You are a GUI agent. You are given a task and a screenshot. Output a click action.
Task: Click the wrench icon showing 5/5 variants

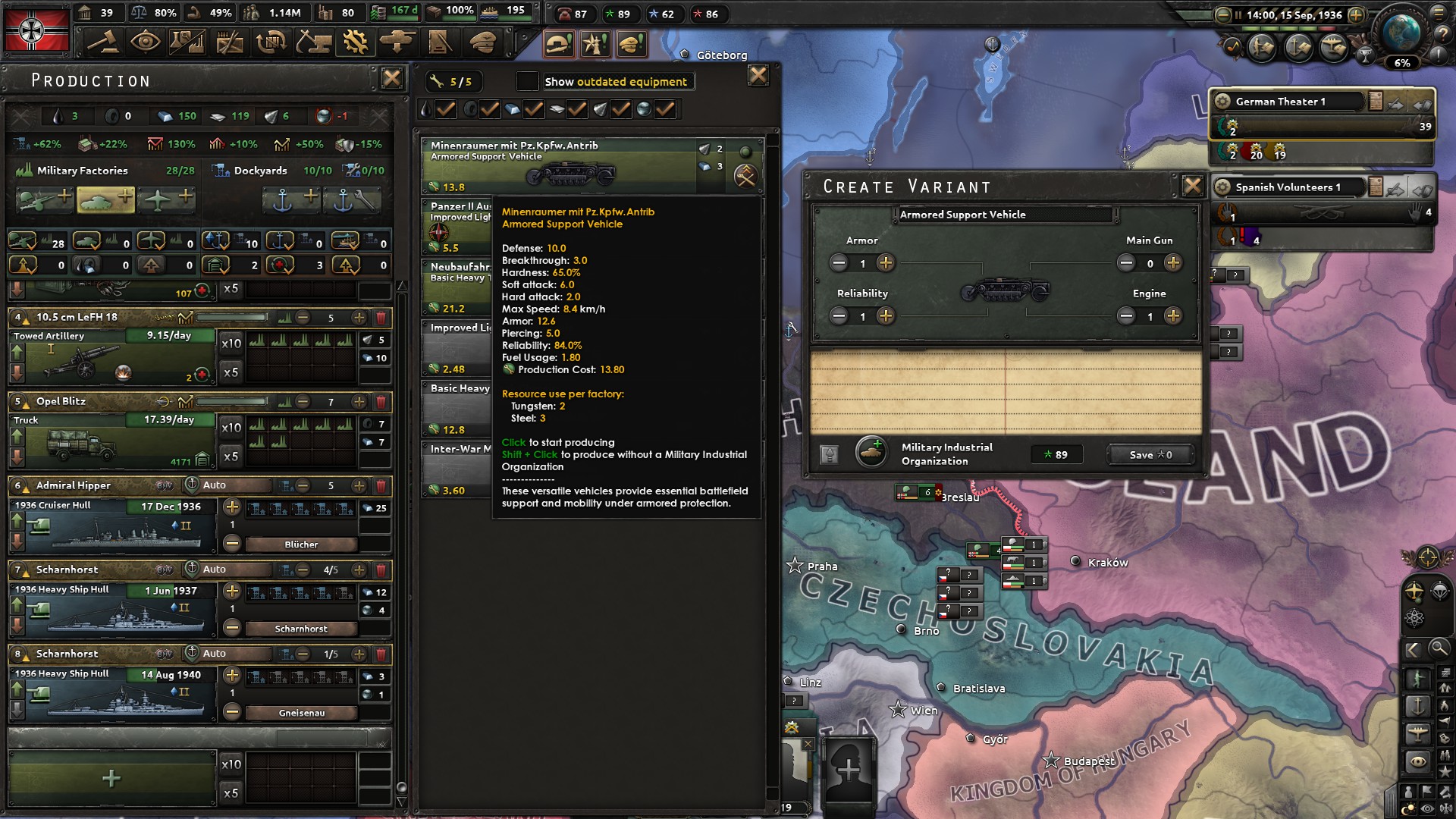coord(455,81)
